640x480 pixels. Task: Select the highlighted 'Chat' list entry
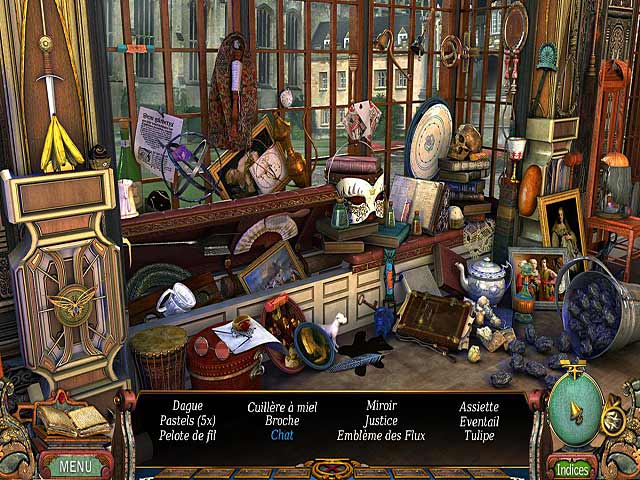(282, 435)
